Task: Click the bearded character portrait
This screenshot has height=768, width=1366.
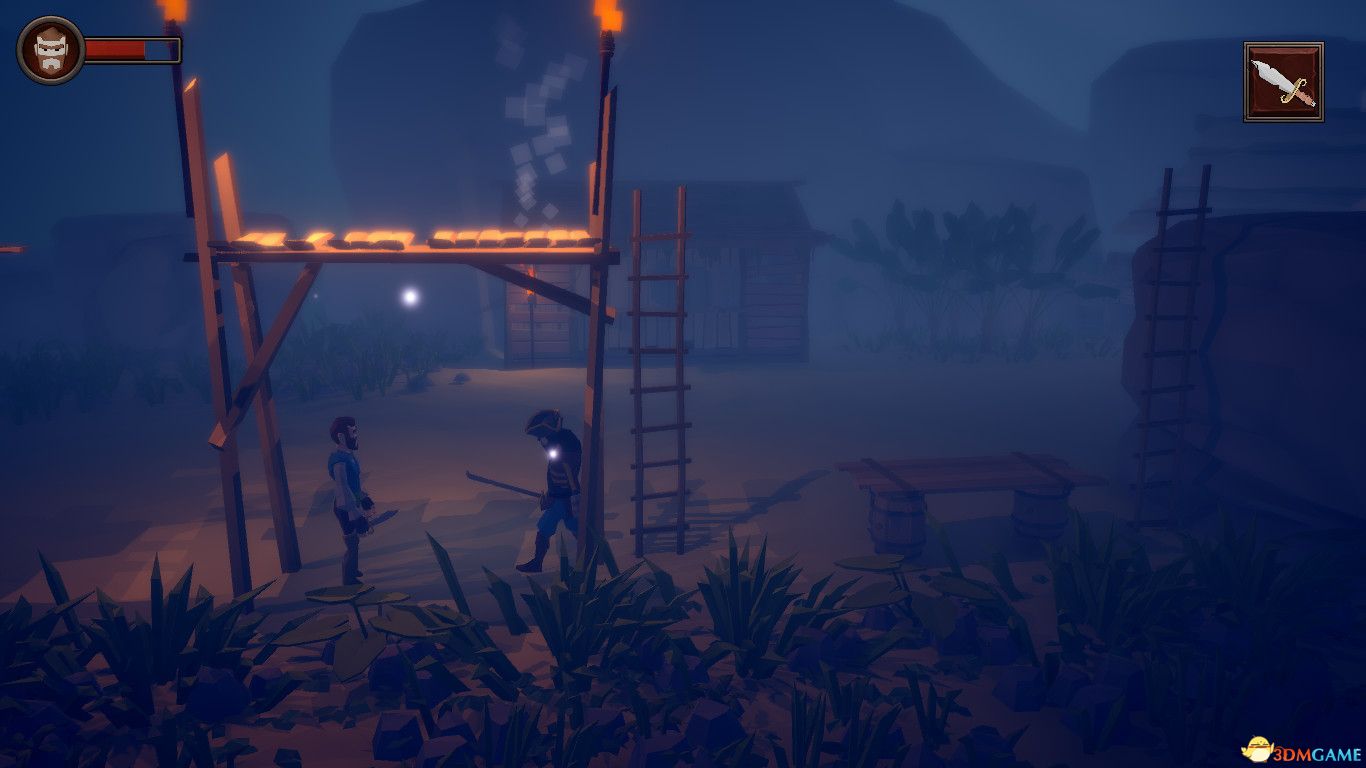Action: [x=50, y=50]
